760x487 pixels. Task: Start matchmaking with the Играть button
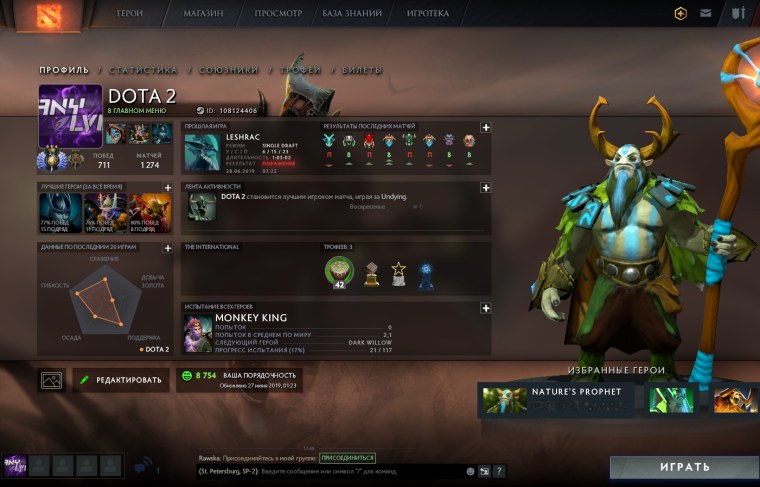[684, 467]
